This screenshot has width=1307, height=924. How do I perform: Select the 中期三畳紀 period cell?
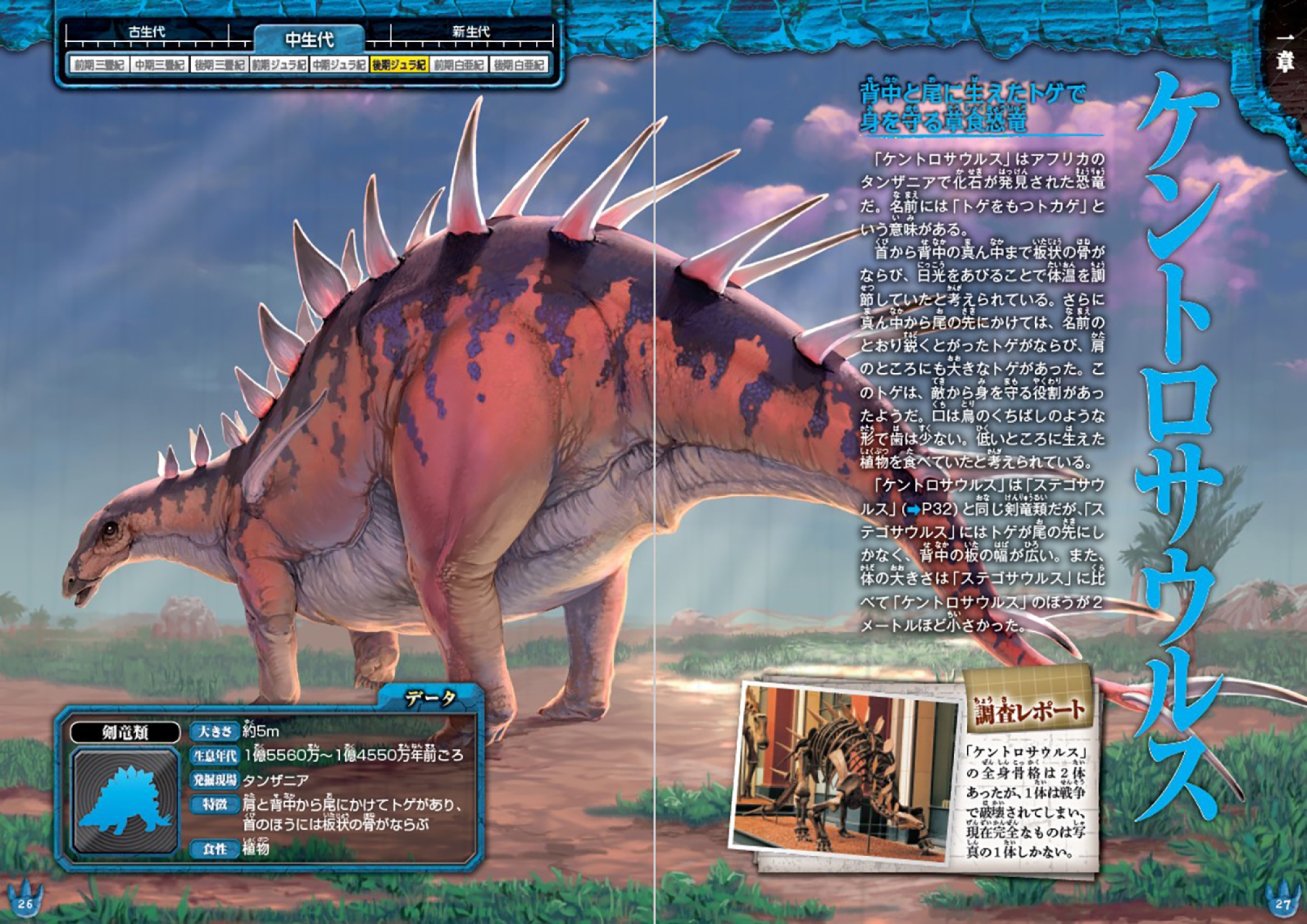click(159, 65)
